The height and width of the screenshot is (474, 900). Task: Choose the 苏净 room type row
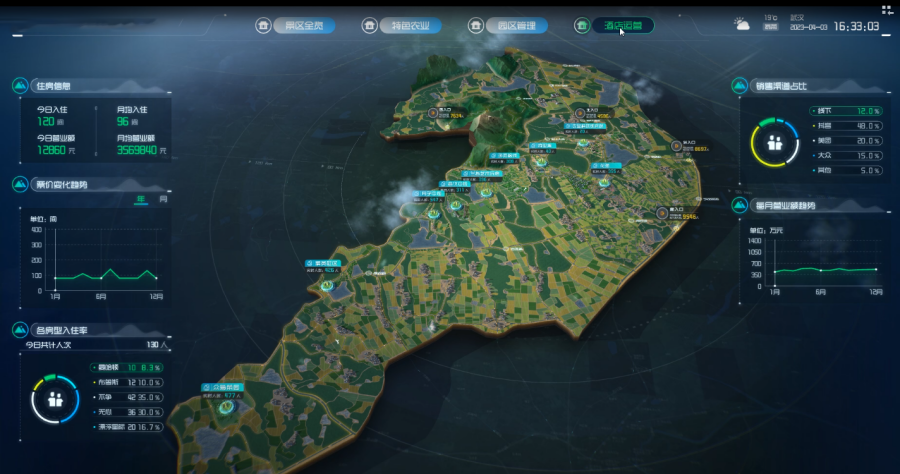pyautogui.click(x=128, y=397)
